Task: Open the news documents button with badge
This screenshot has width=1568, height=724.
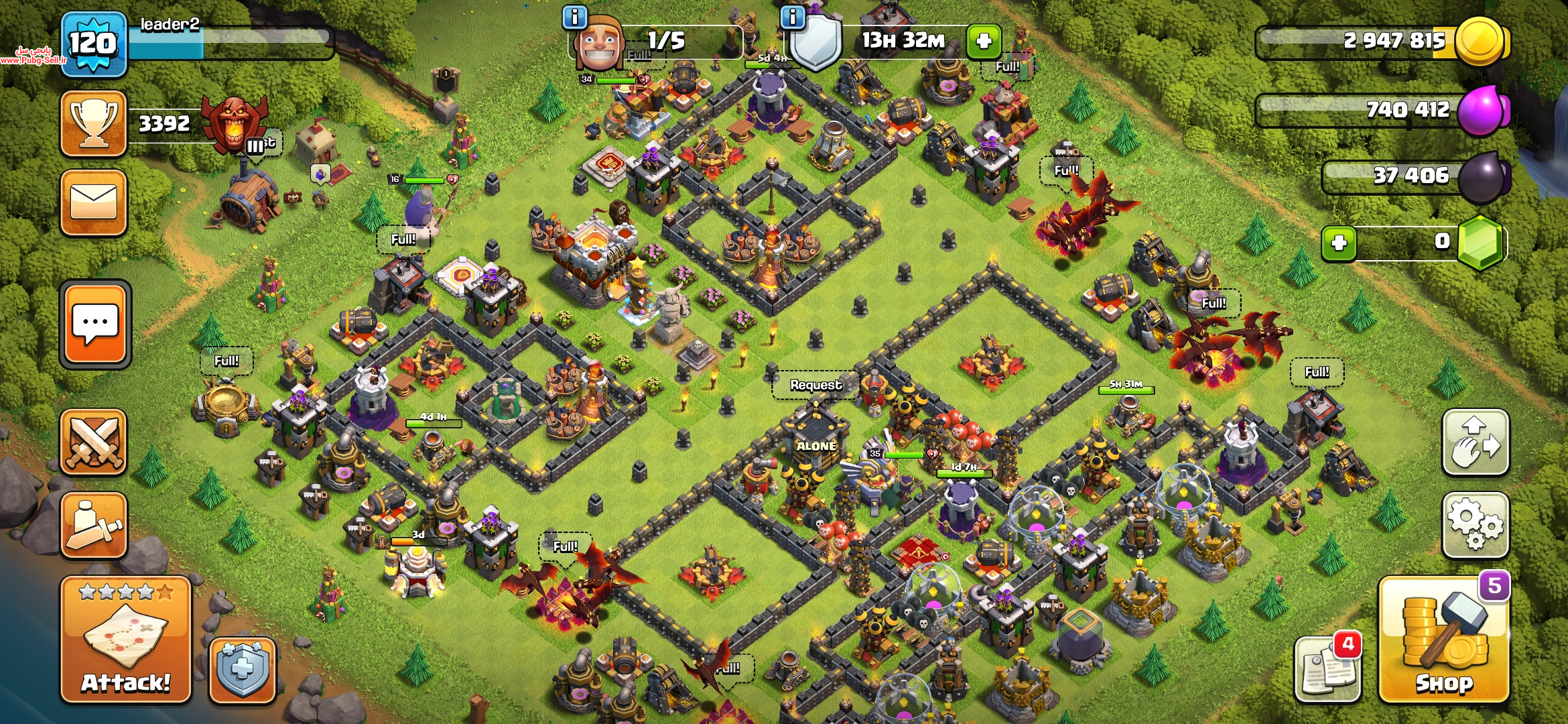Action: click(x=1327, y=669)
